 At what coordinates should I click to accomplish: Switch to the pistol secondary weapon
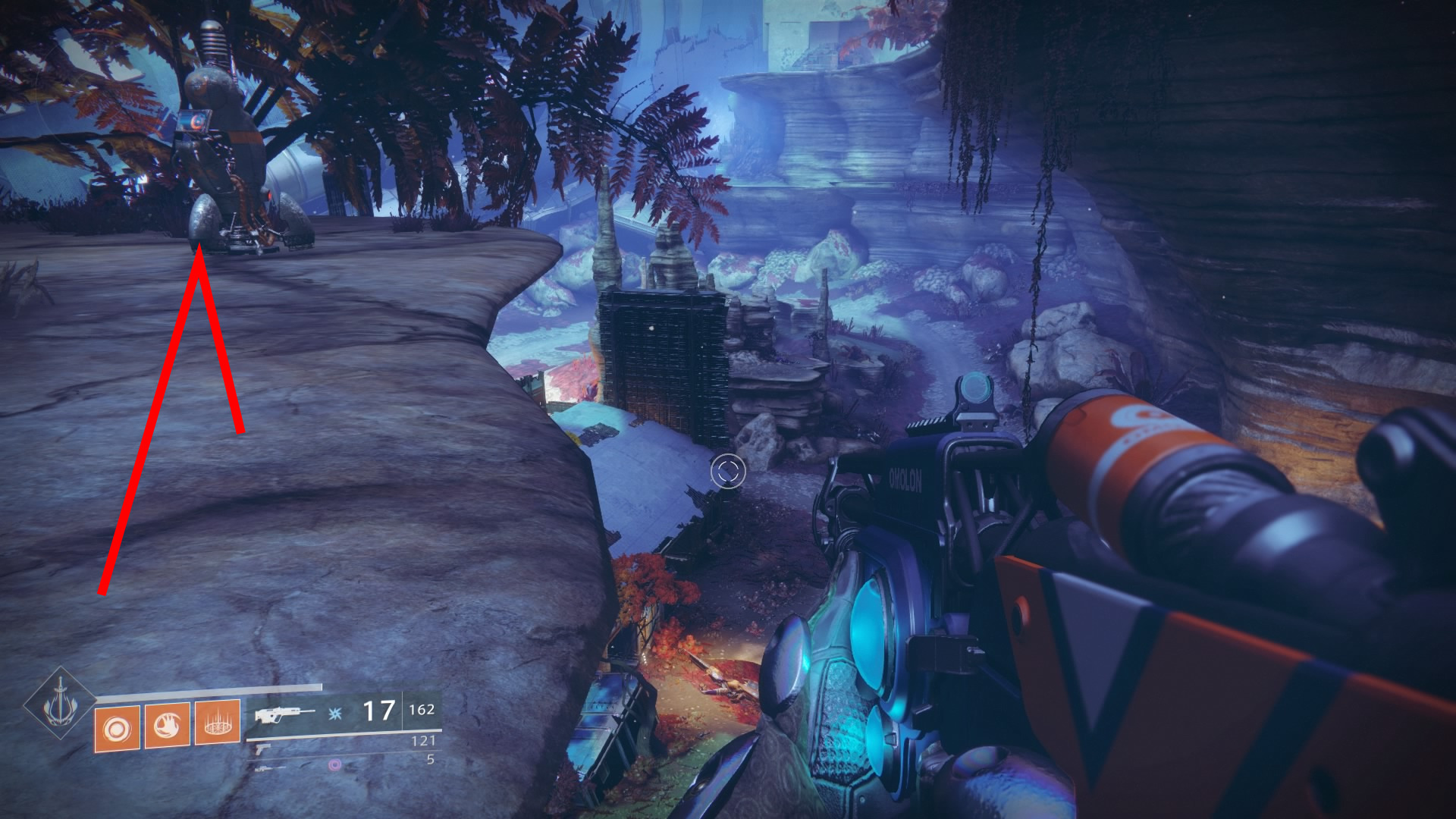[261, 748]
